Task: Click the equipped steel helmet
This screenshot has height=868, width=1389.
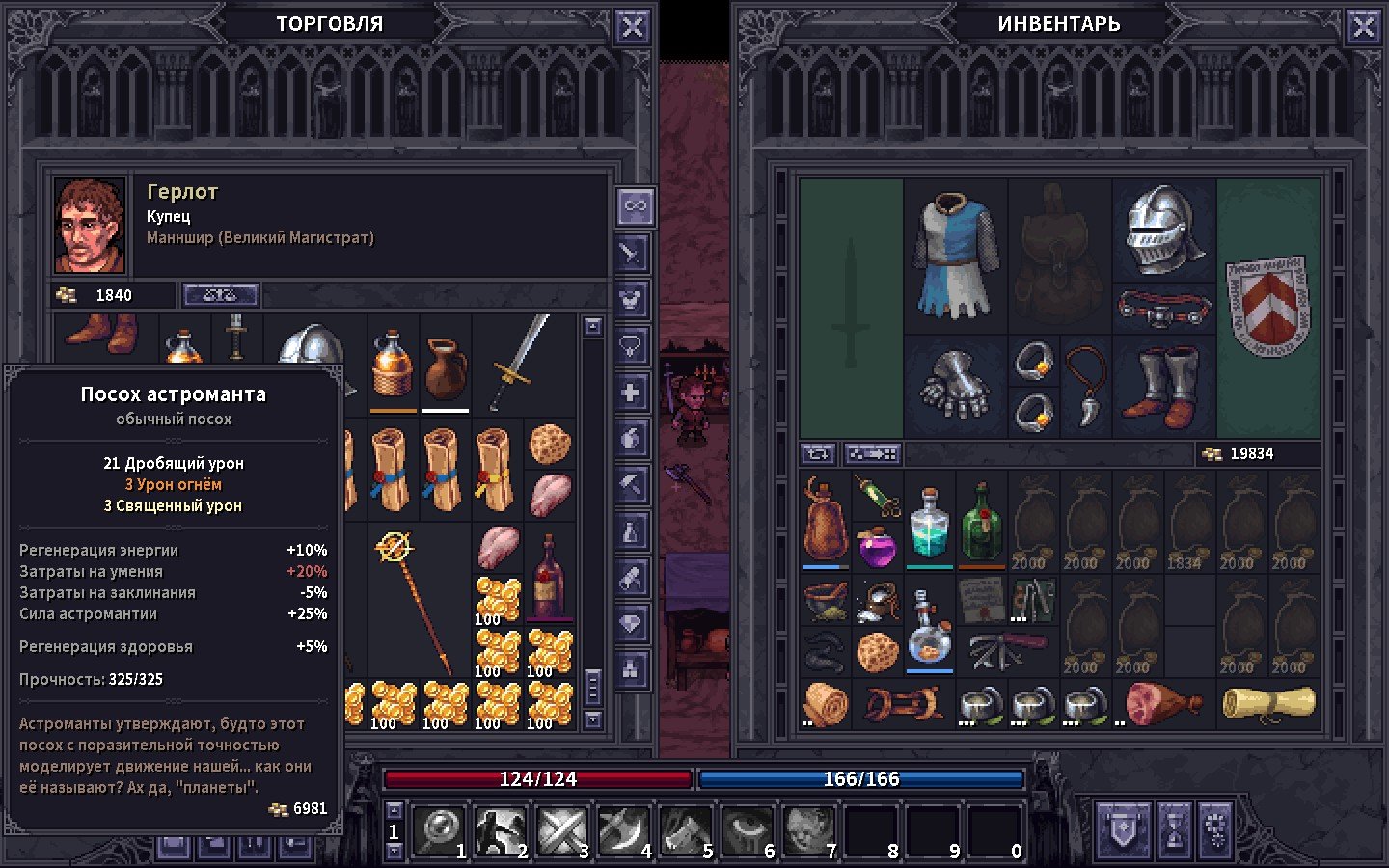Action: pos(1163,230)
